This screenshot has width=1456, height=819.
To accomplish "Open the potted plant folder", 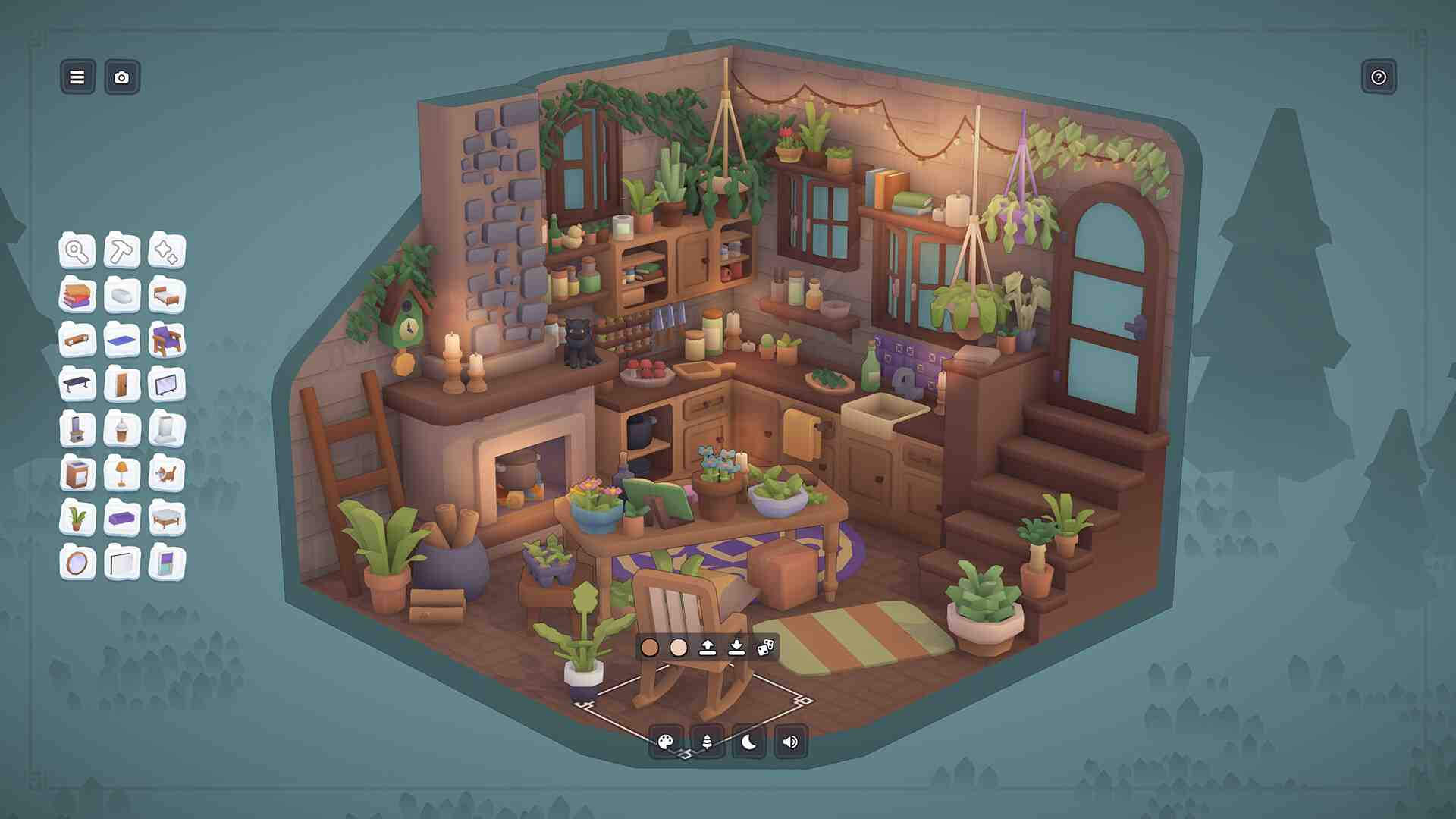I will (77, 519).
